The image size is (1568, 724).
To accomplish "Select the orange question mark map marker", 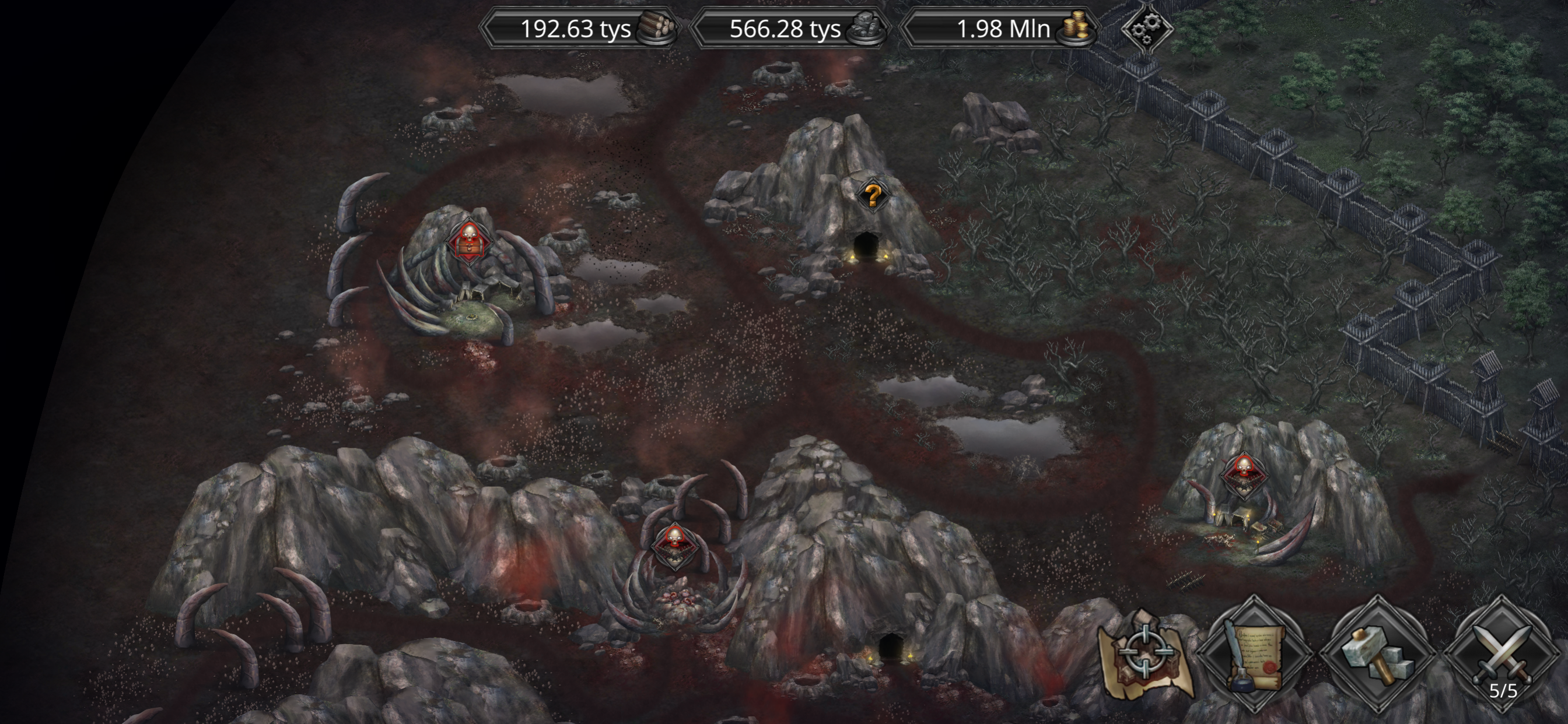I will pyautogui.click(x=872, y=196).
